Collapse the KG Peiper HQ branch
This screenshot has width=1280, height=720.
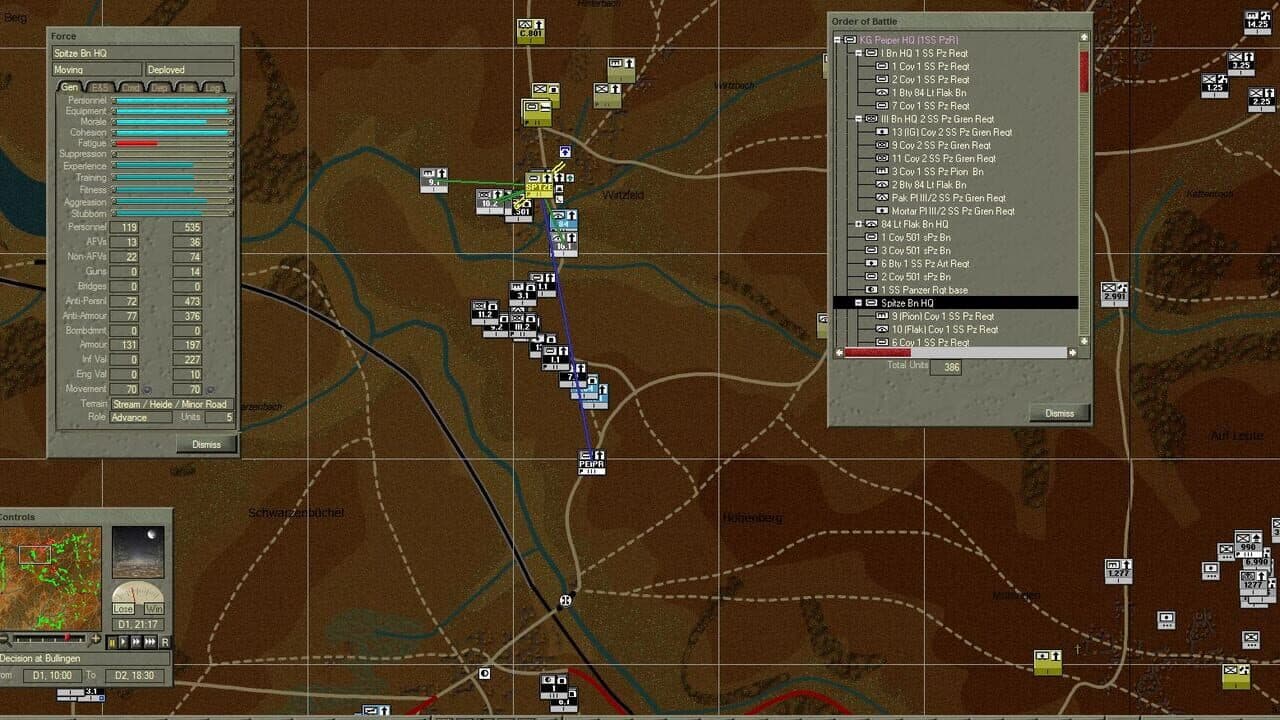point(836,40)
